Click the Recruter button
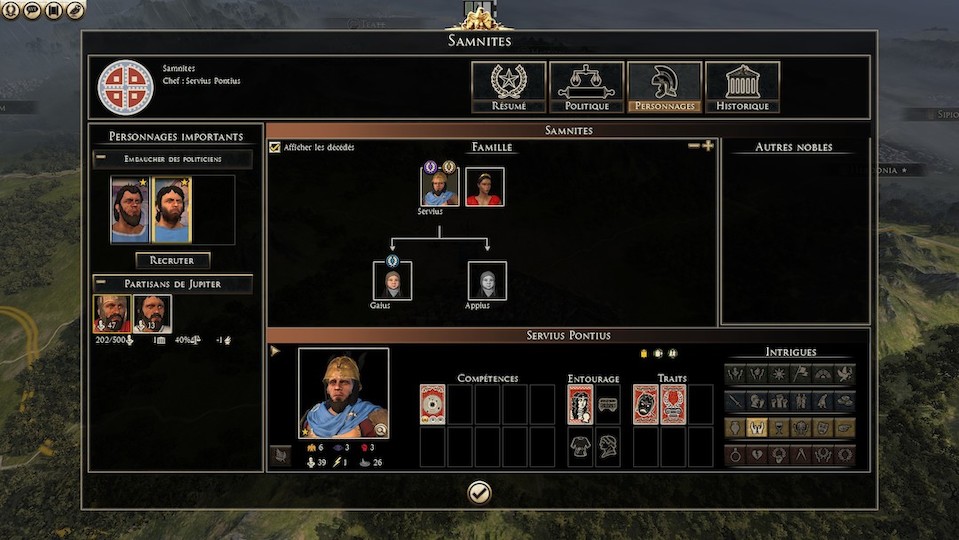Image resolution: width=959 pixels, height=540 pixels. (x=173, y=260)
